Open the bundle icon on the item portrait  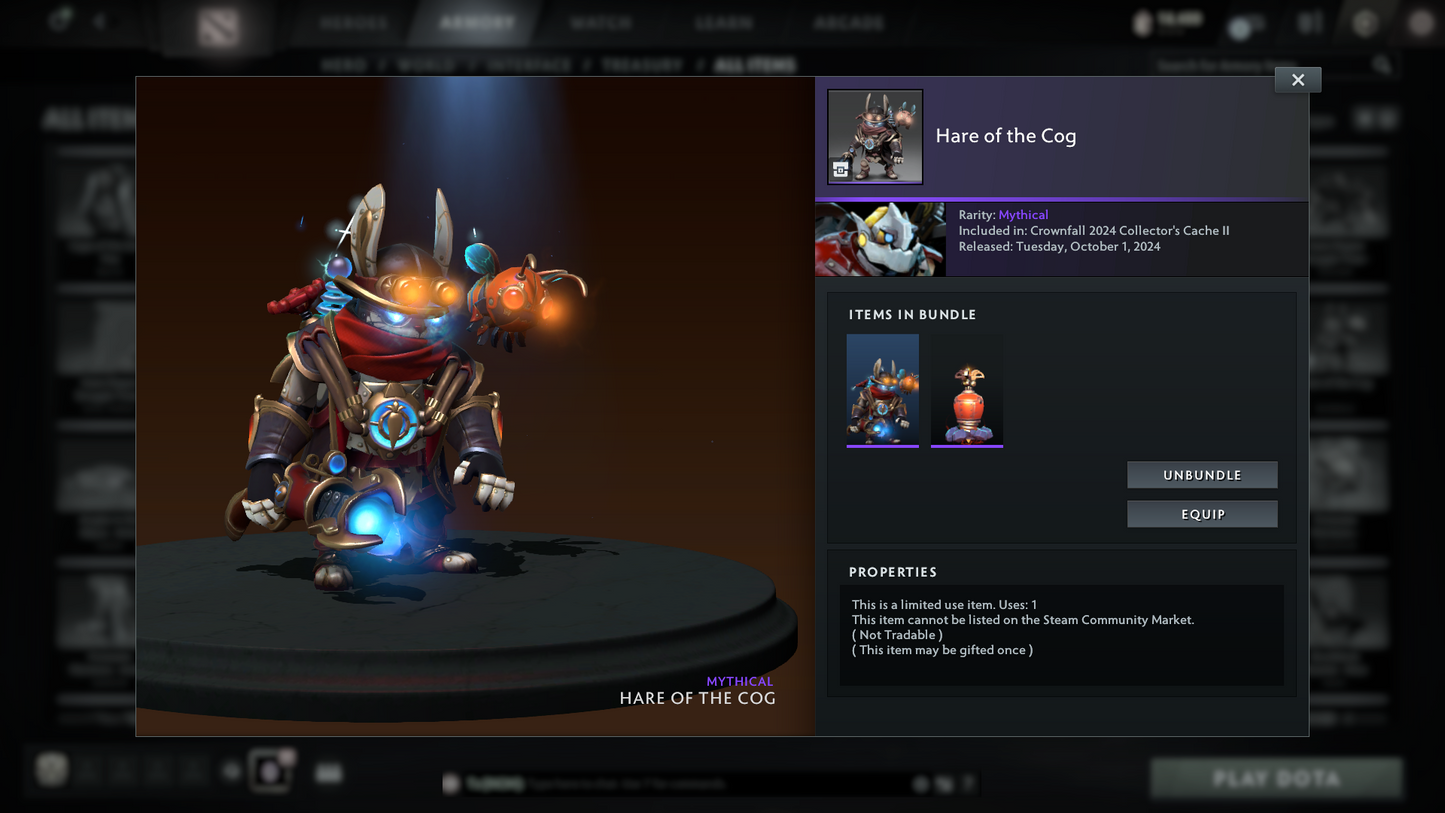843,168
